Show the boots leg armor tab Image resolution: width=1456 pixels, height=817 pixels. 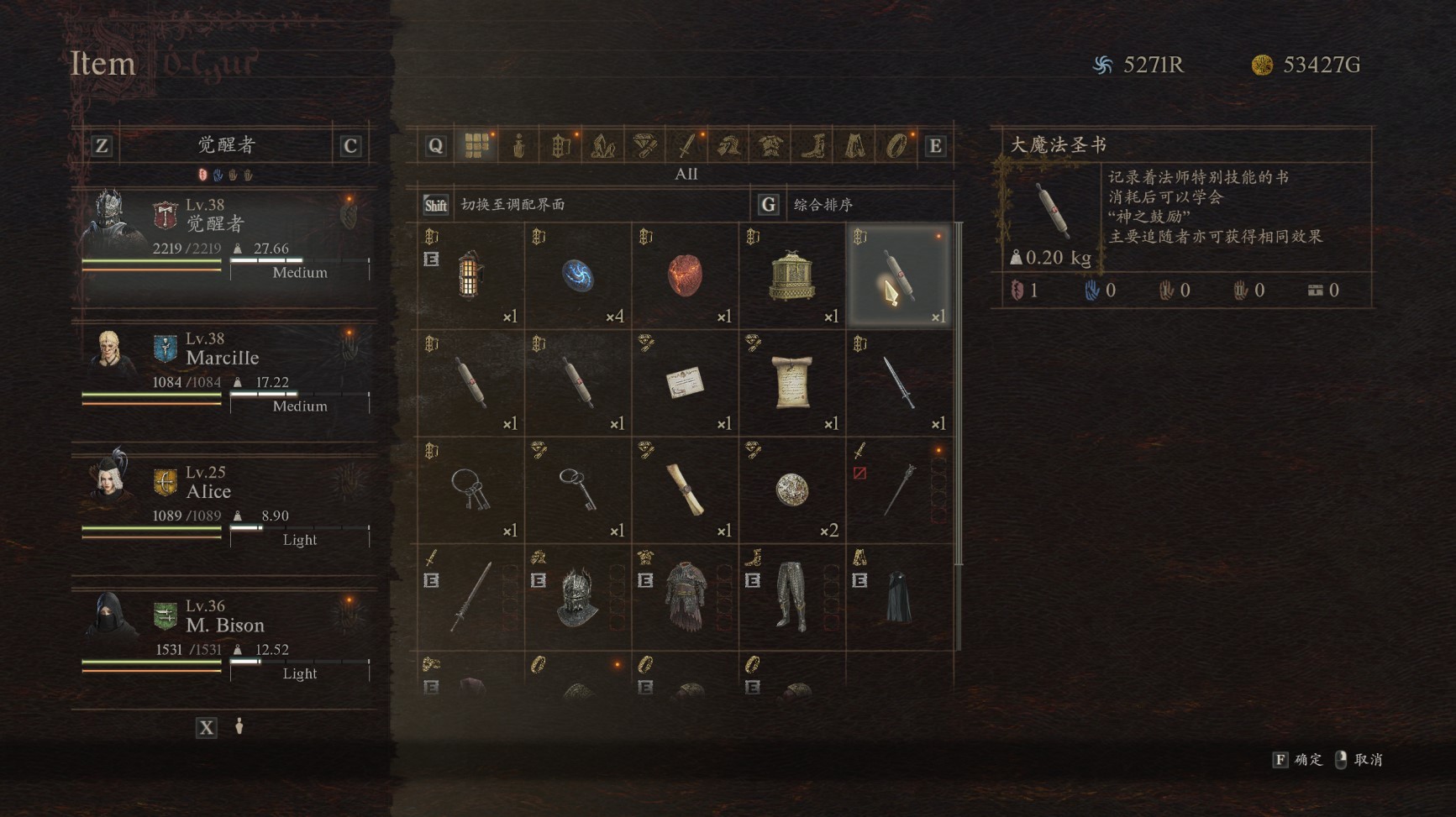pos(812,146)
